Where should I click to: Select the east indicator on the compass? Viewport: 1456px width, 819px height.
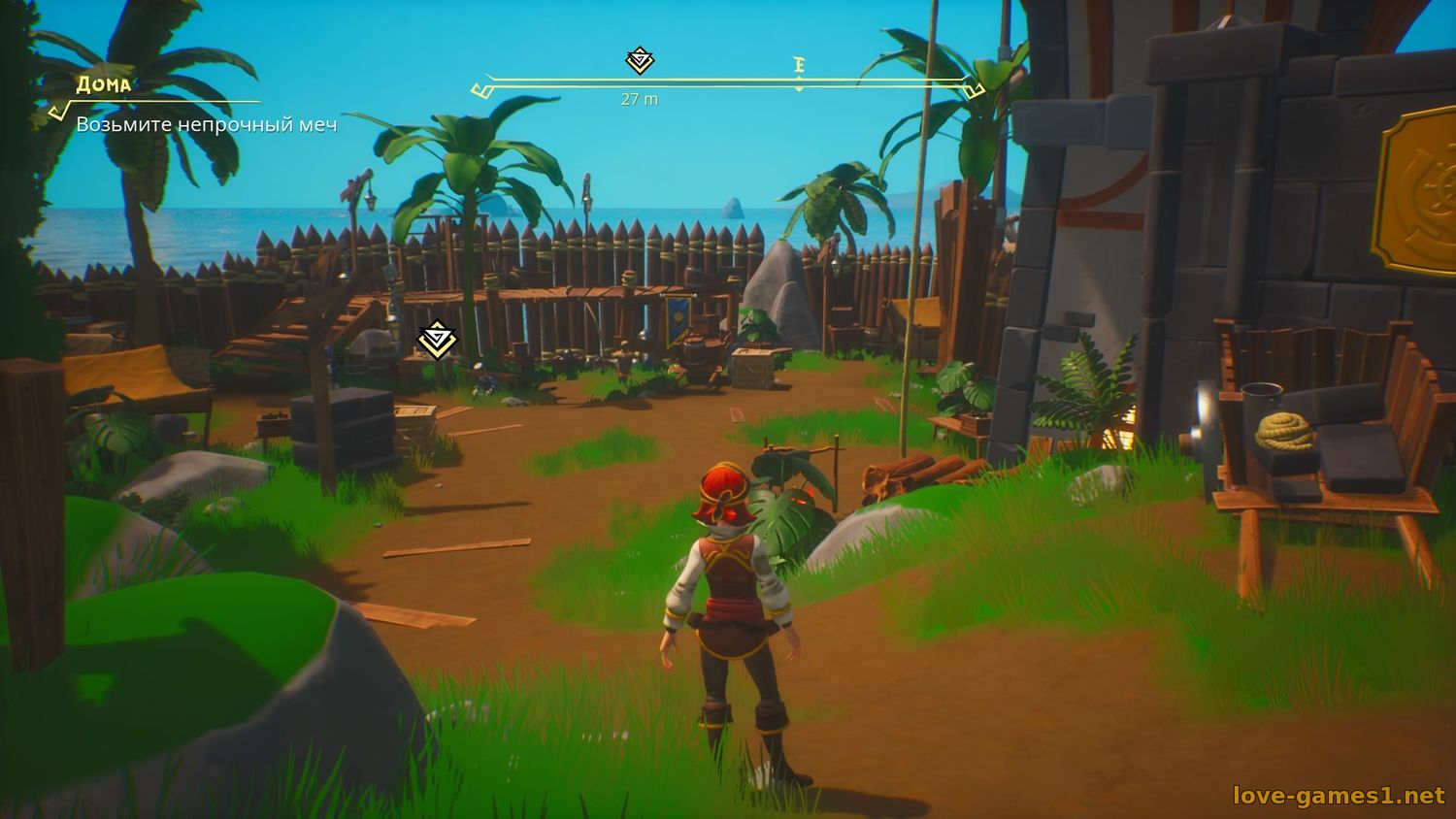point(800,66)
